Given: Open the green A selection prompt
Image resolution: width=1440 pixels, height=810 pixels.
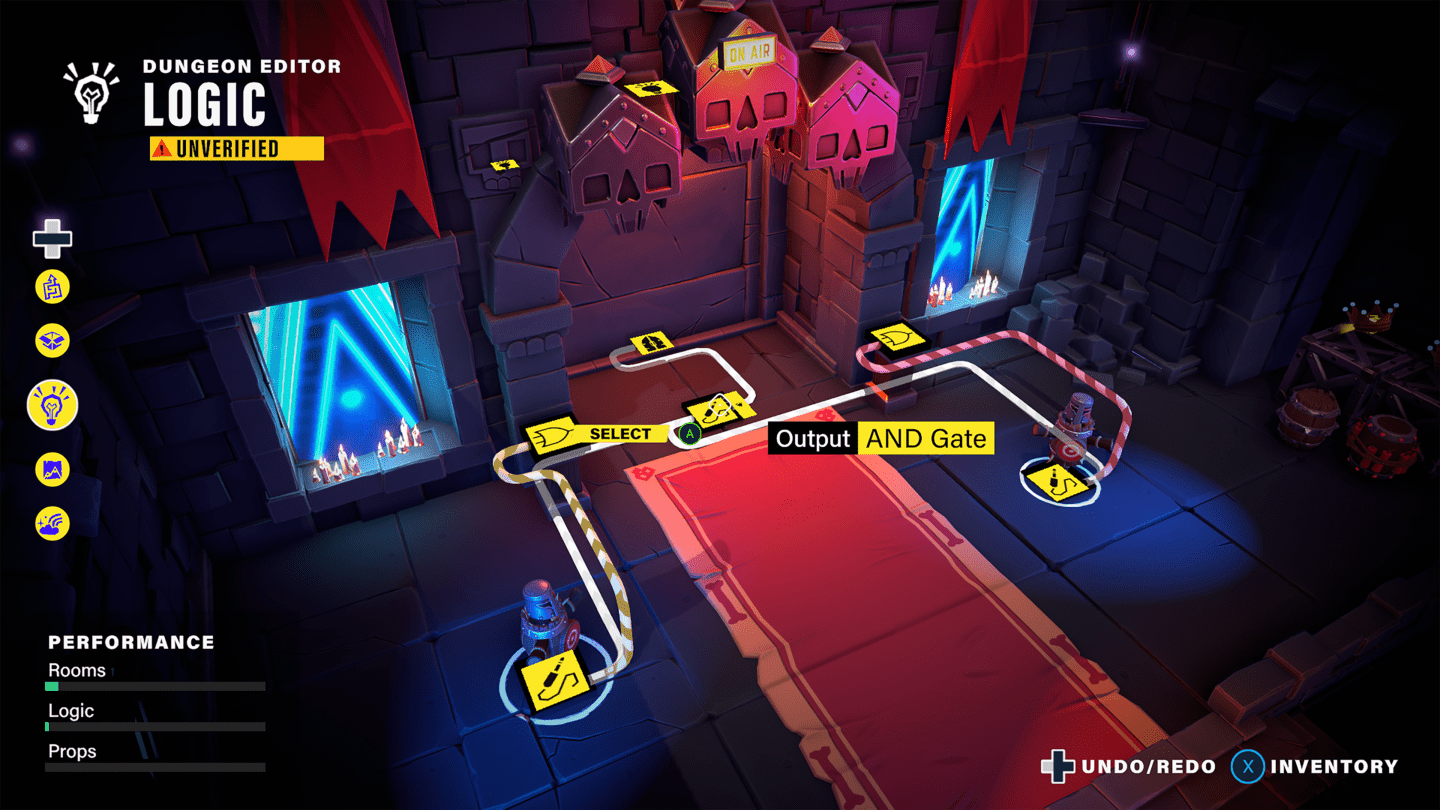Looking at the screenshot, I should (x=692, y=433).
